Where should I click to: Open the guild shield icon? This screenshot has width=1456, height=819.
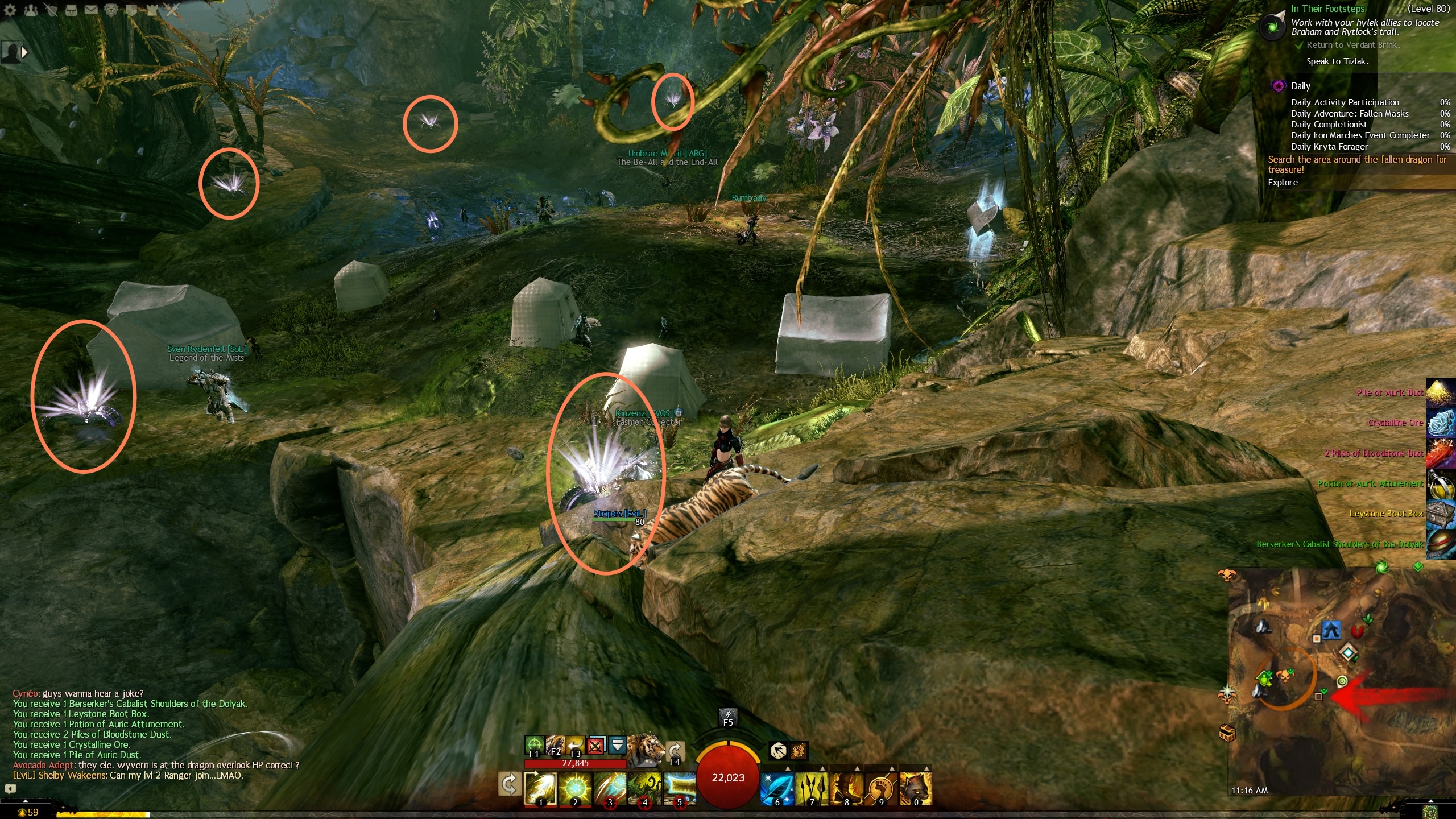click(131, 10)
